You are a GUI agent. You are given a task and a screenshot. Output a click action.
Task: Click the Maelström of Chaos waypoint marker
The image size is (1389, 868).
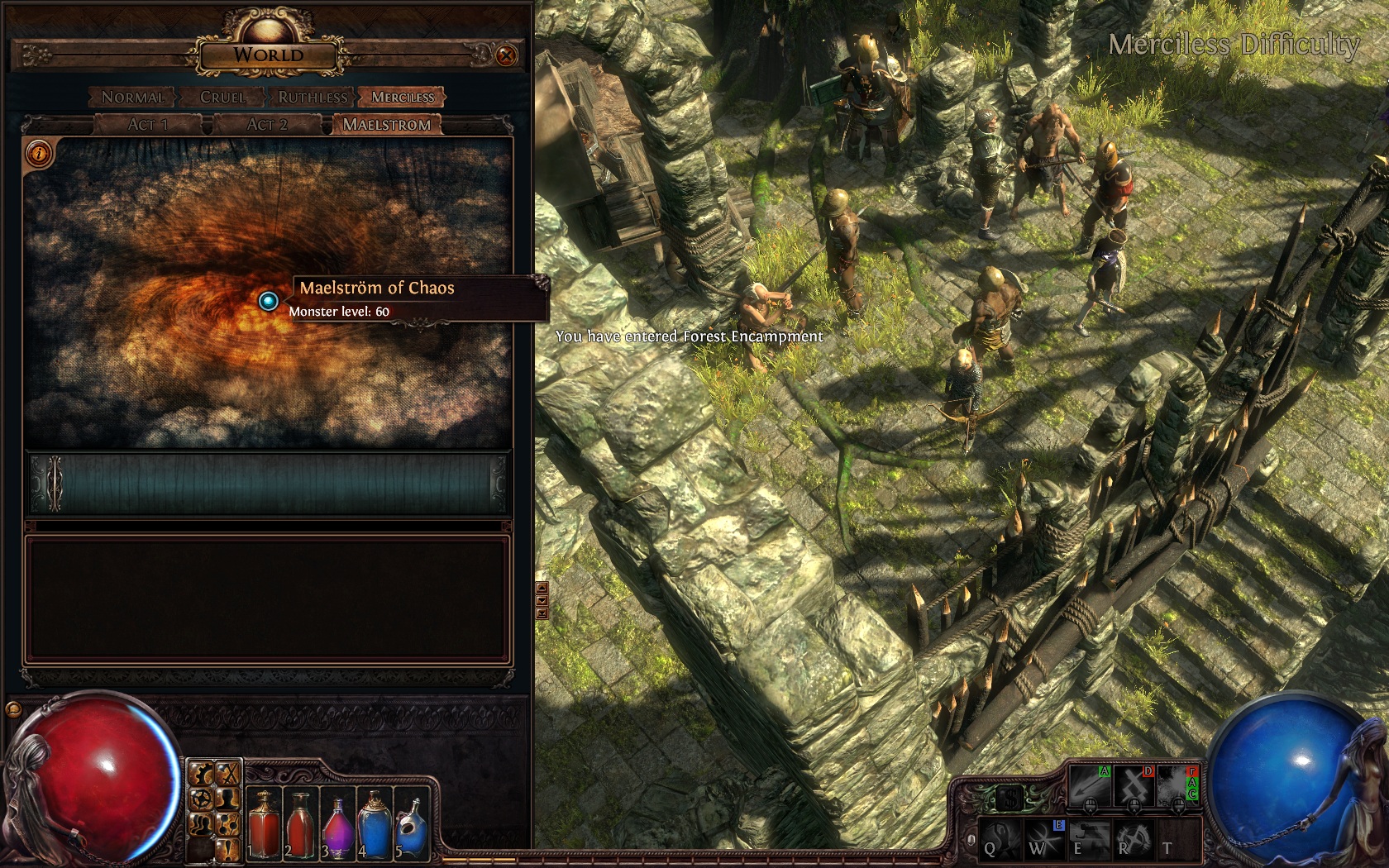point(268,301)
